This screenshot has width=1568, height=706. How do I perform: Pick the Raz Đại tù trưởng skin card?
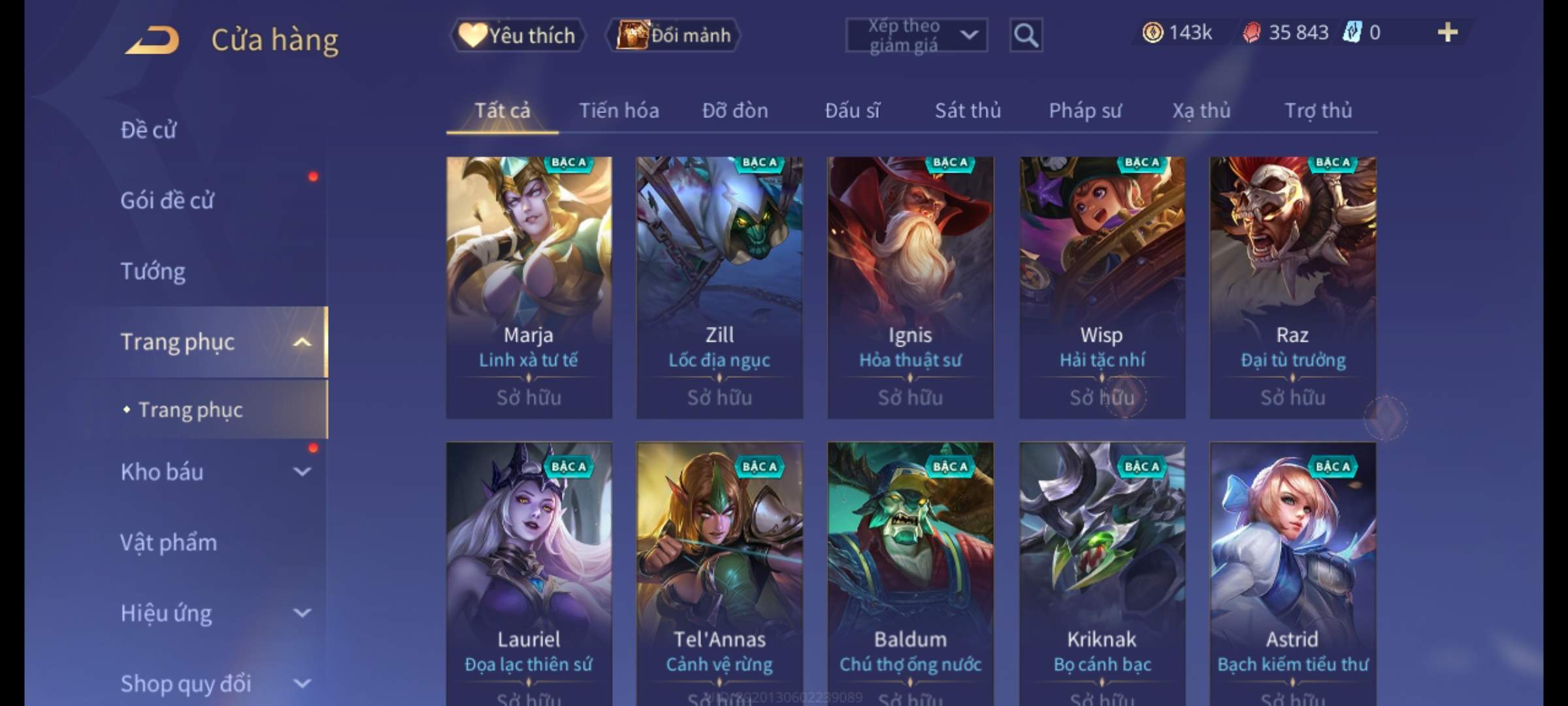(1292, 288)
